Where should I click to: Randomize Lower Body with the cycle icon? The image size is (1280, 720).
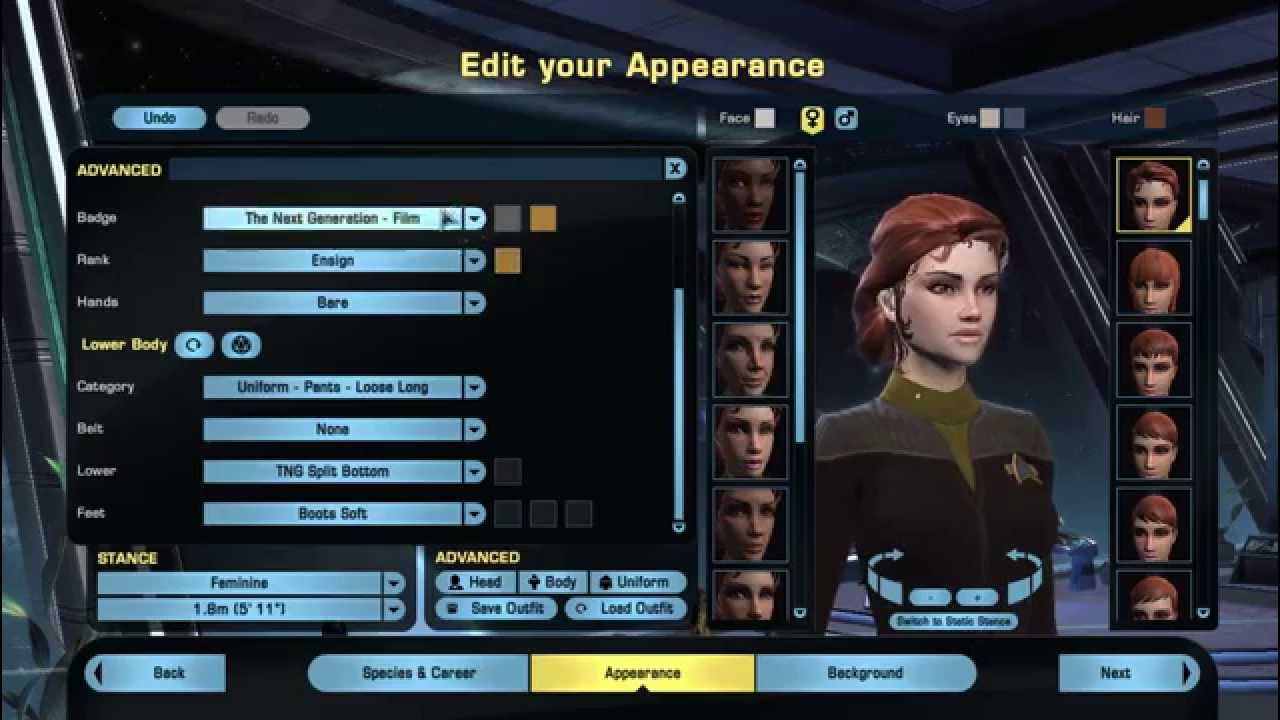(195, 344)
